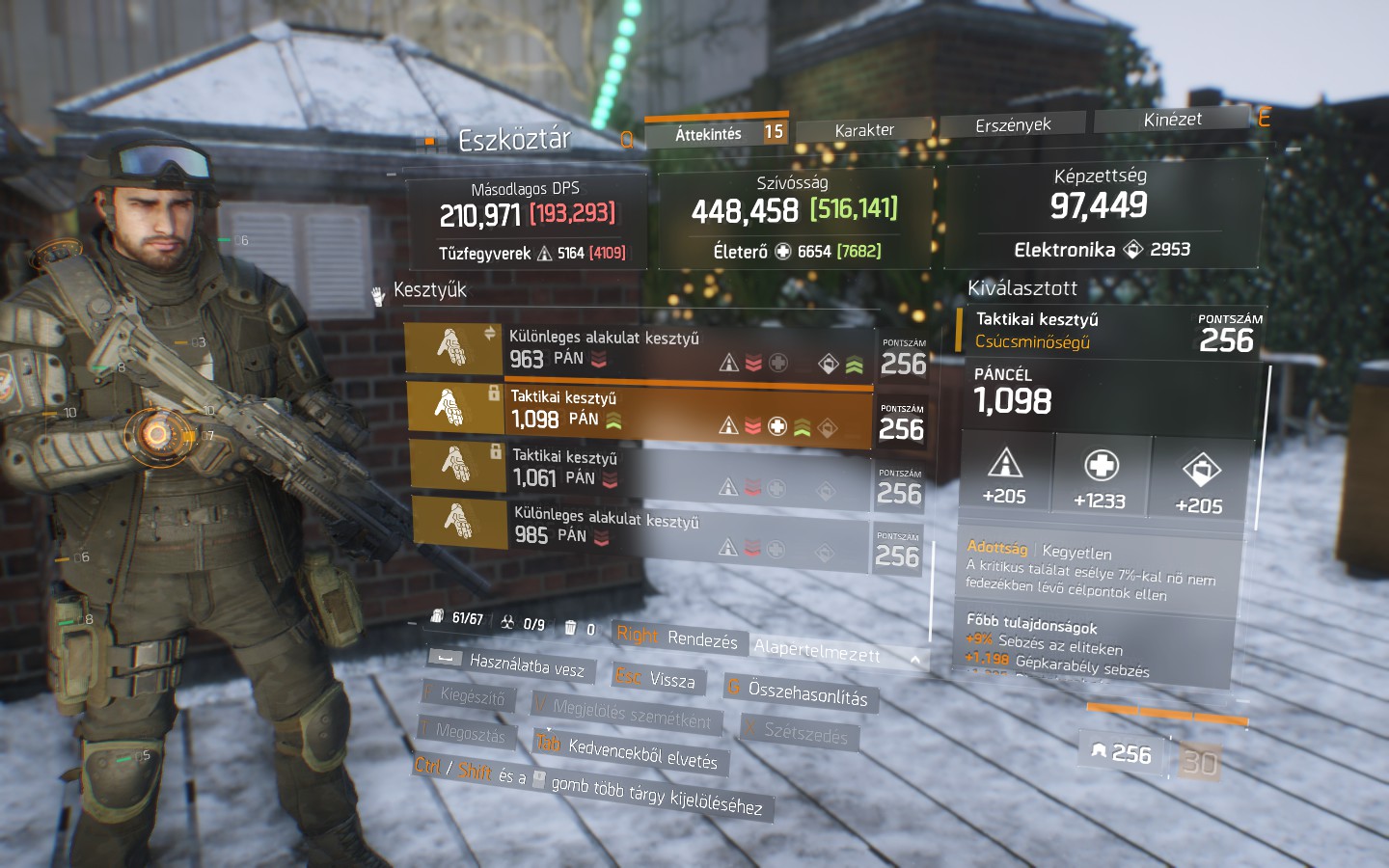1389x868 pixels.
Task: Click the Kedvencekből elvetés button
Action: (631, 752)
